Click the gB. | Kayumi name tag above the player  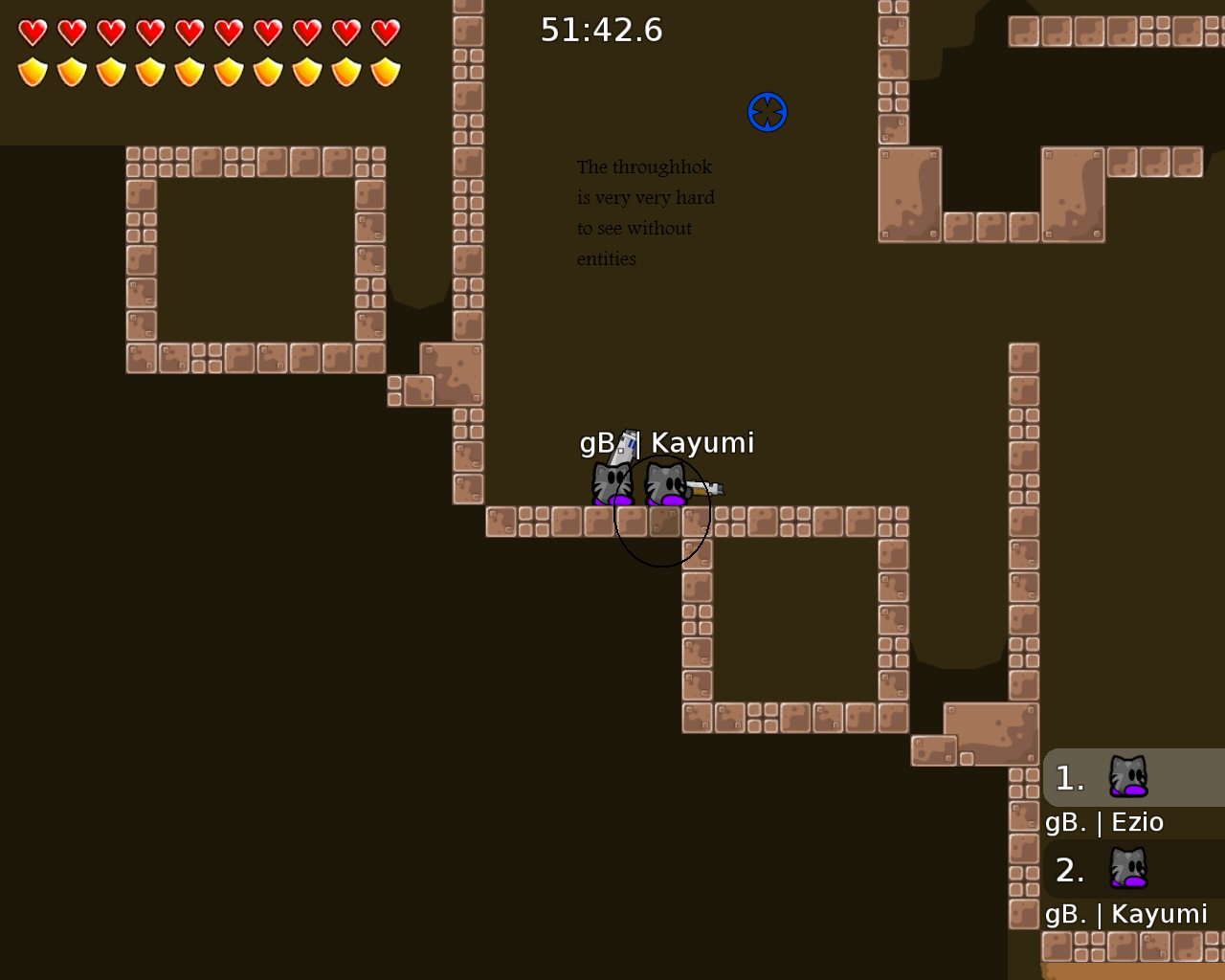[668, 443]
